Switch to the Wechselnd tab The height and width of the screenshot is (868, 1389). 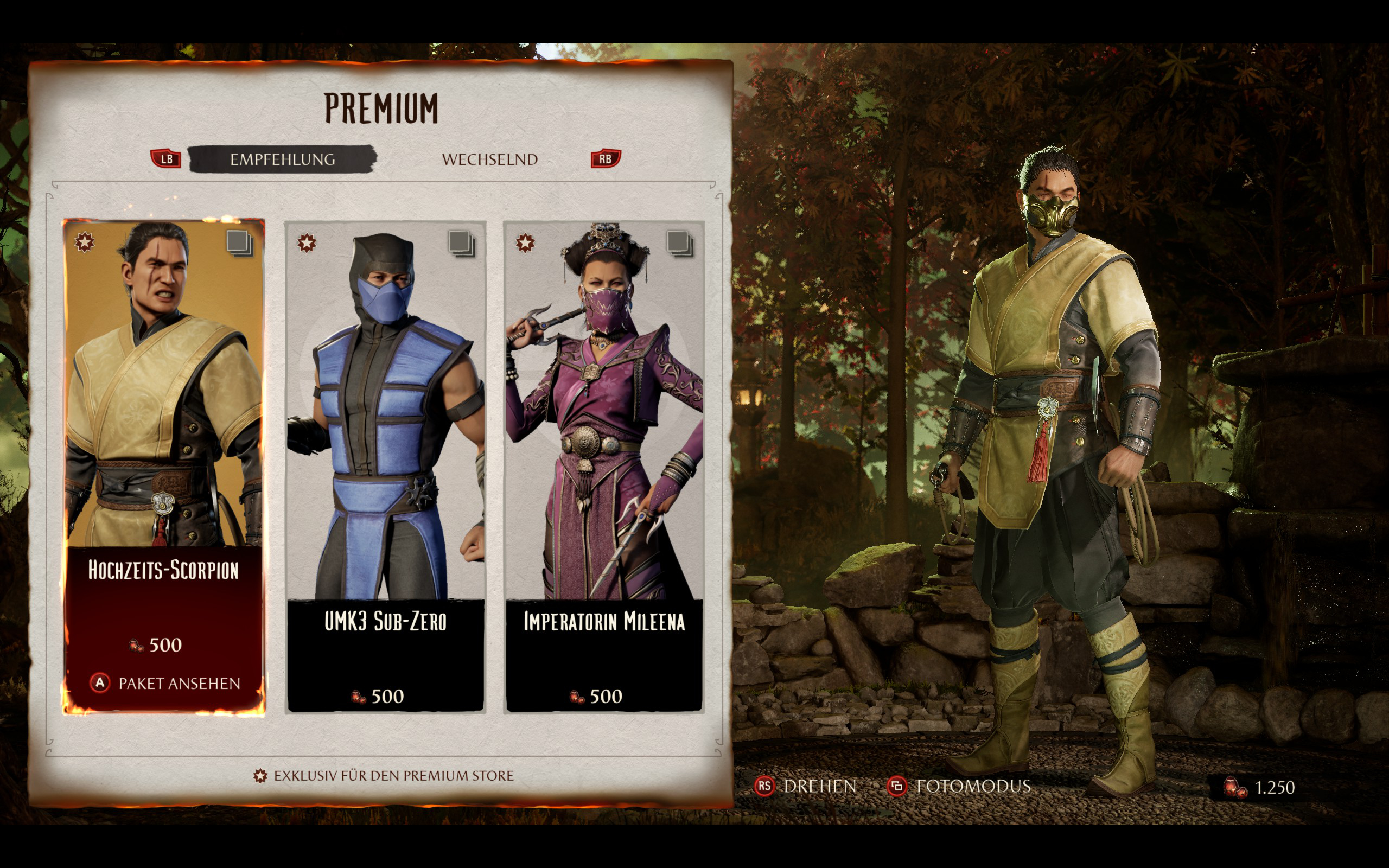pos(489,159)
